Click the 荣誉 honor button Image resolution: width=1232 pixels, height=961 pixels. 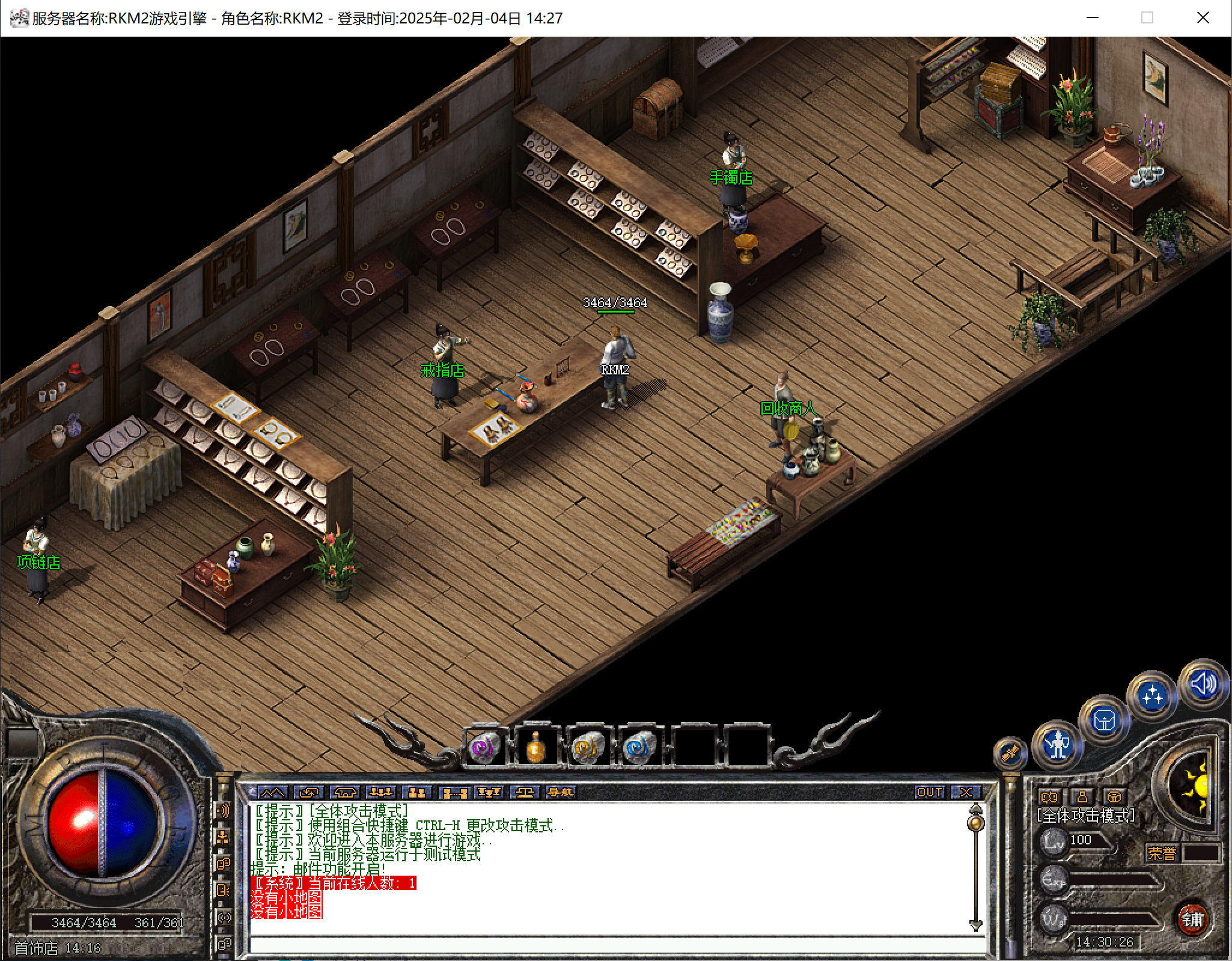(1162, 853)
